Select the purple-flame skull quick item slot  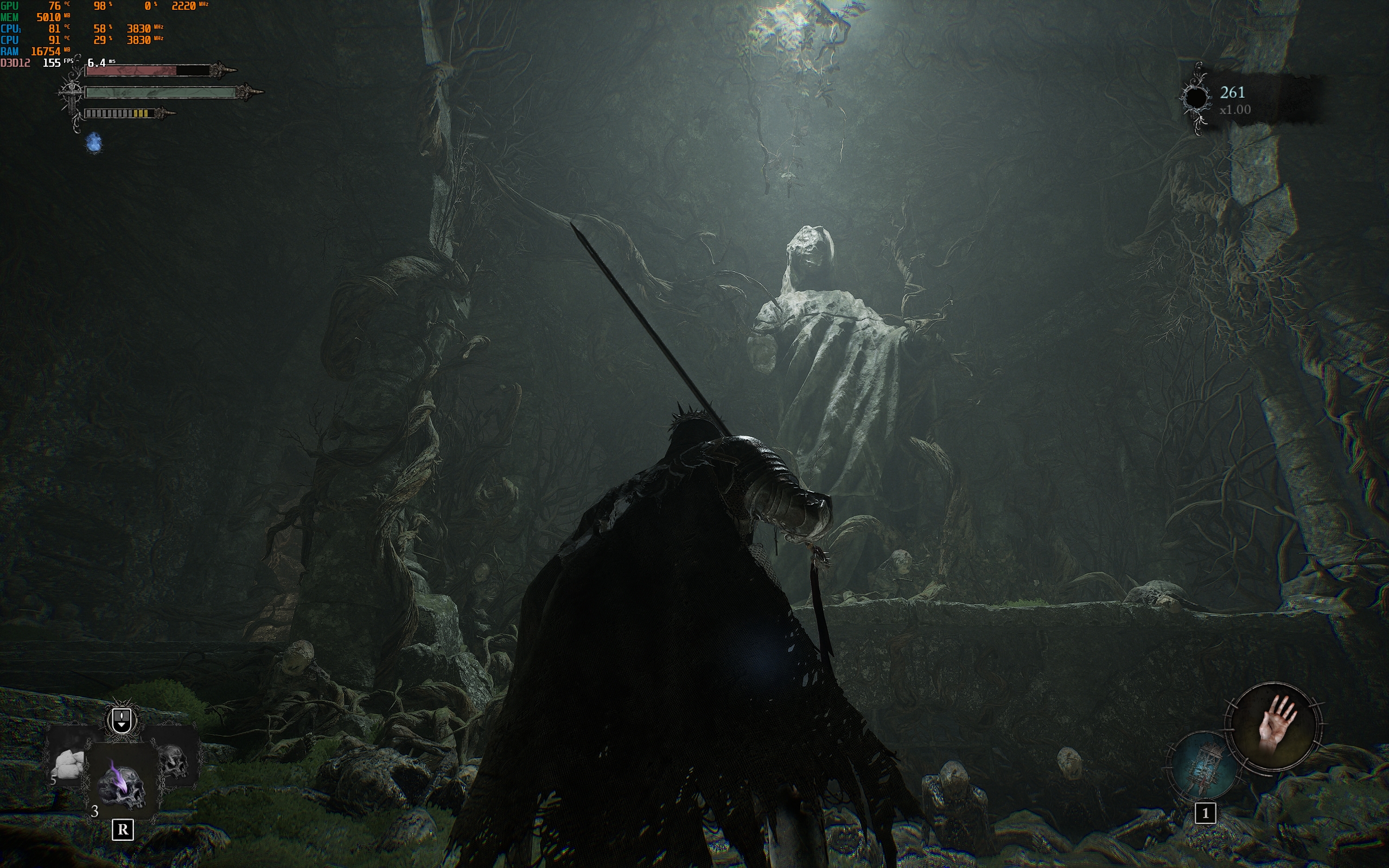pyautogui.click(x=122, y=783)
